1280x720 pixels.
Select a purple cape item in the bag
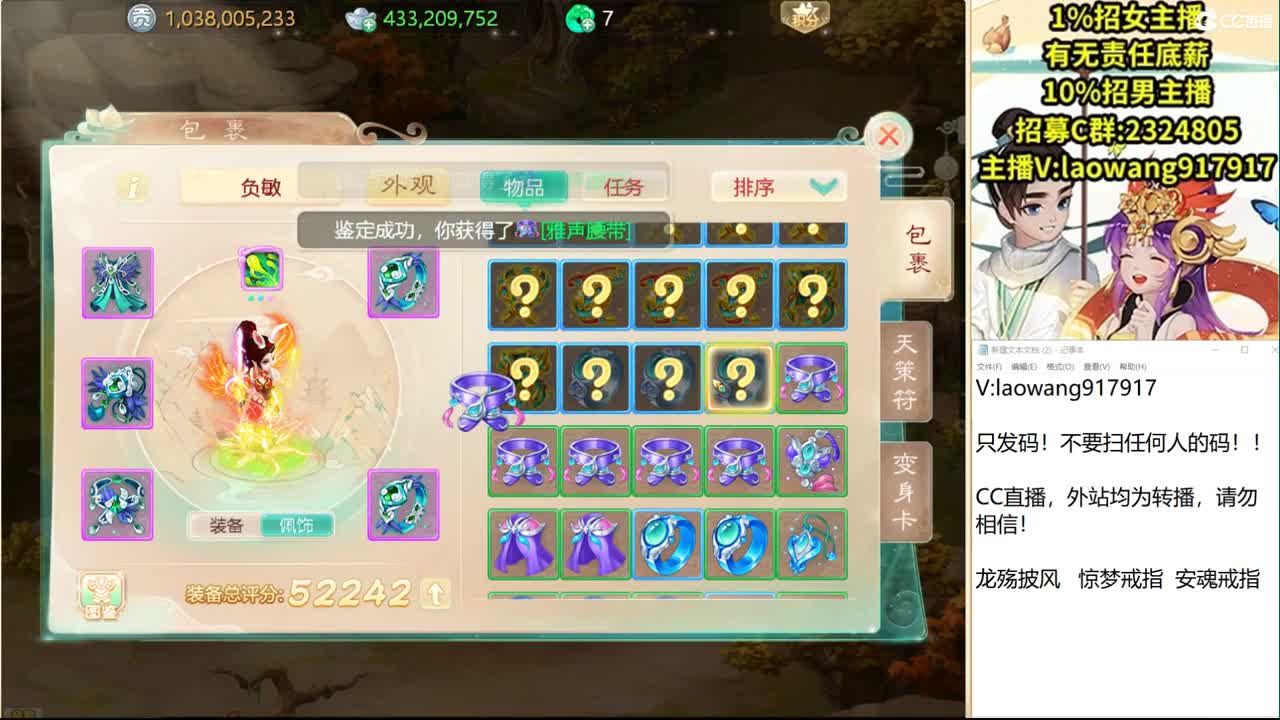(x=522, y=541)
